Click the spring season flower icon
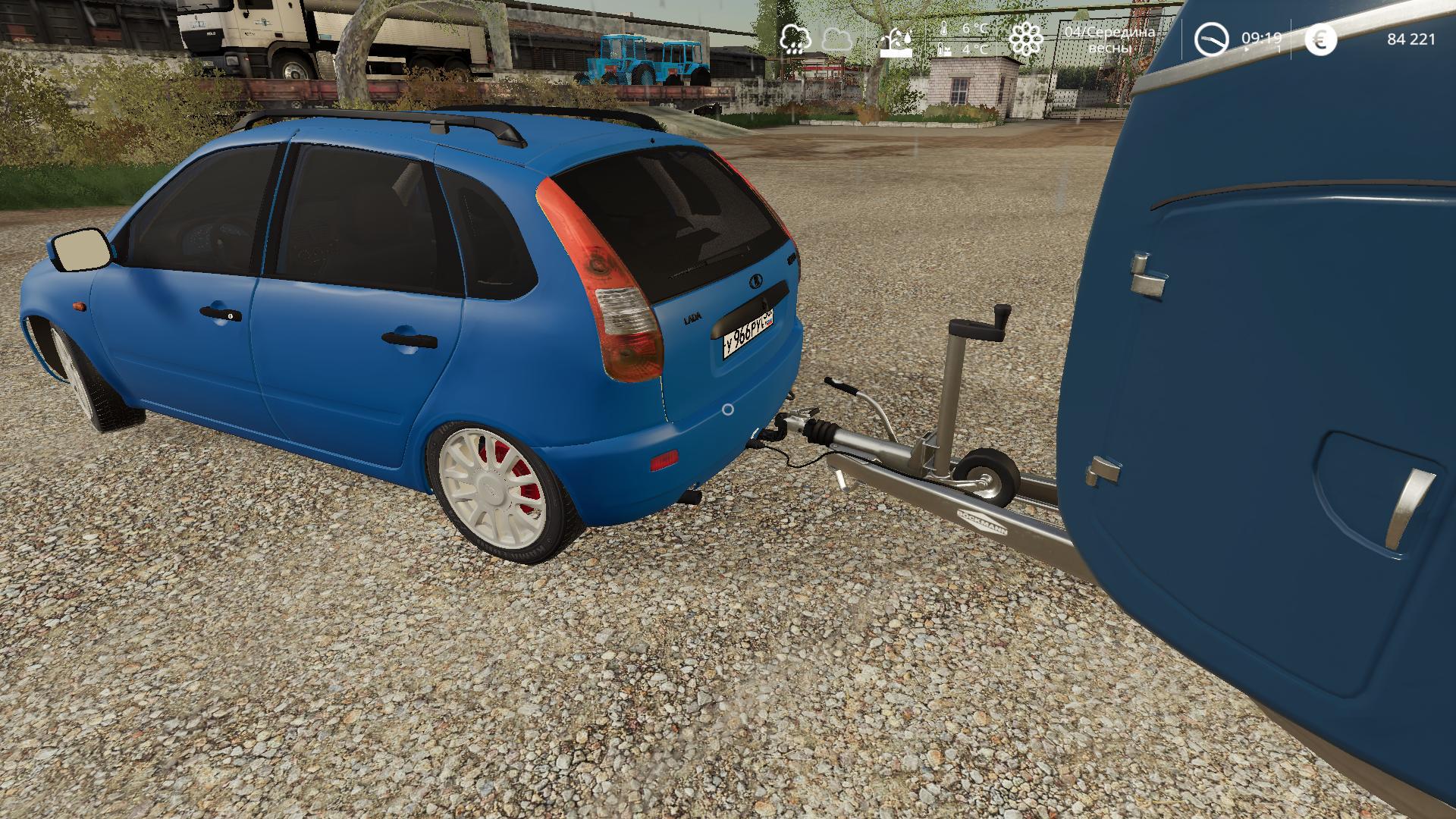 coord(1026,39)
